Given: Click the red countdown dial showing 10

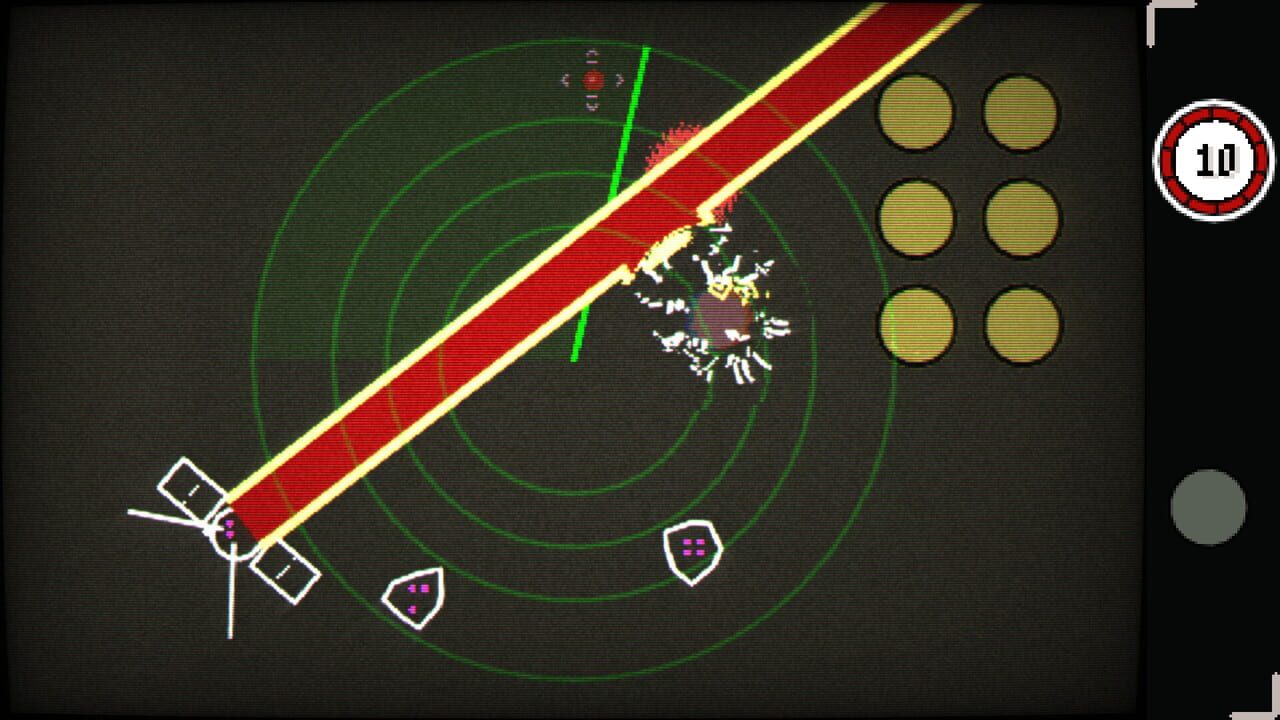Looking at the screenshot, I should click(1210, 160).
